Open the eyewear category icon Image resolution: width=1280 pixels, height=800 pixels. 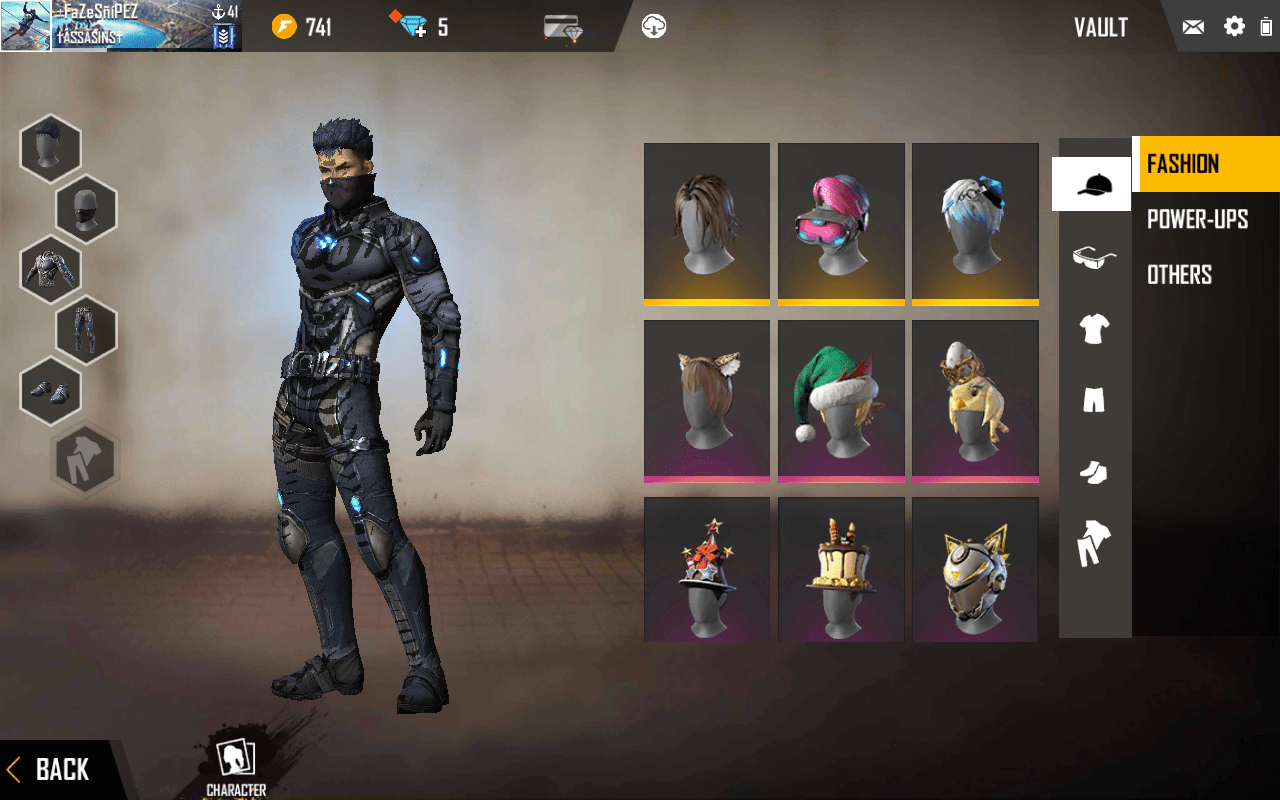tap(1092, 257)
